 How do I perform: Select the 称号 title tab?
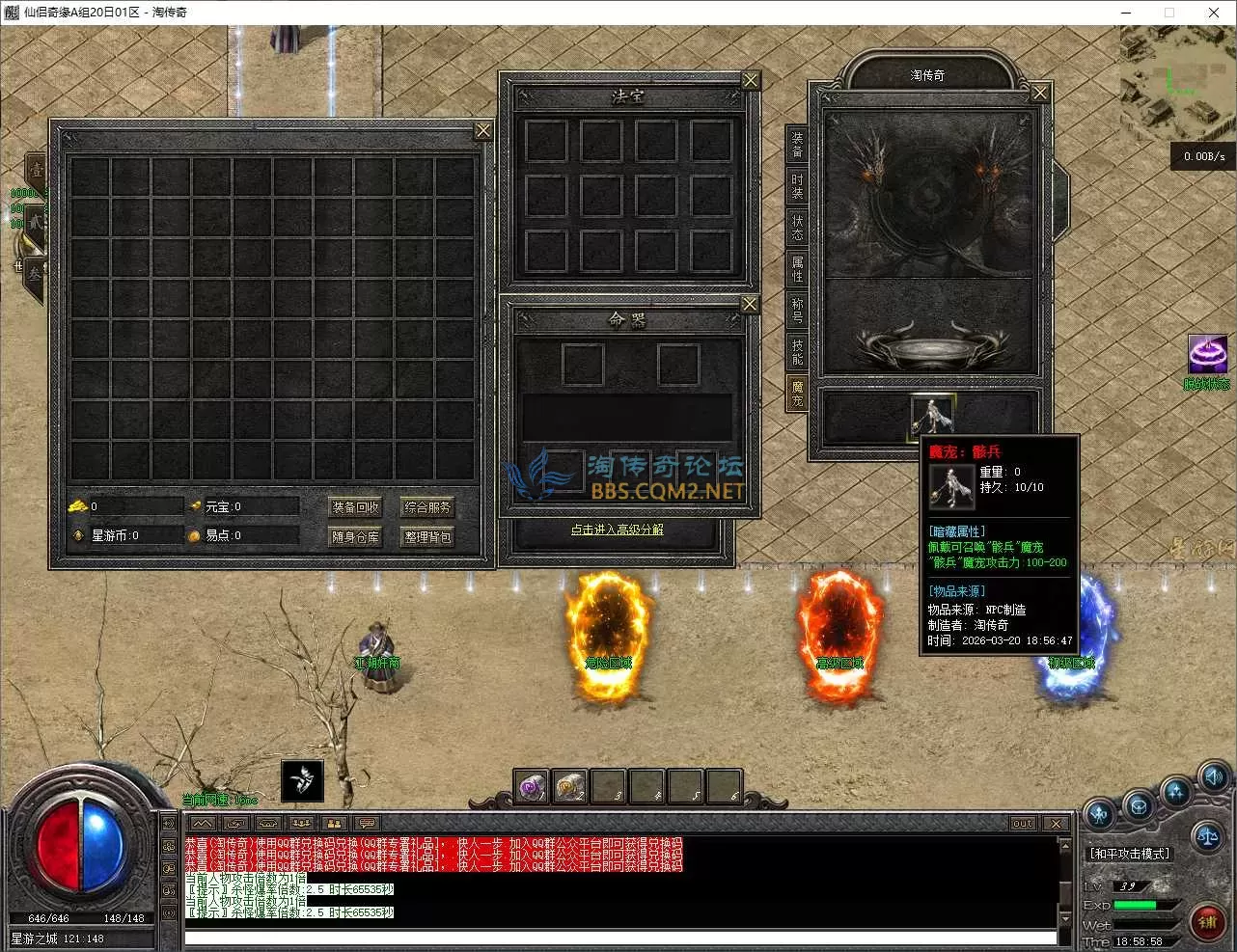tap(797, 311)
